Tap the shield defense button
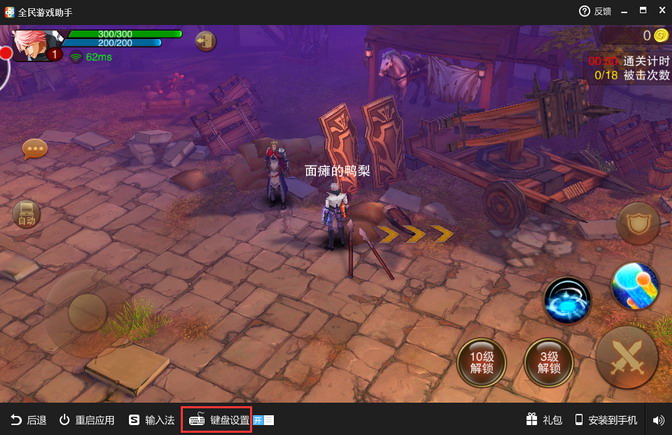The width and height of the screenshot is (672, 435). pos(637,224)
